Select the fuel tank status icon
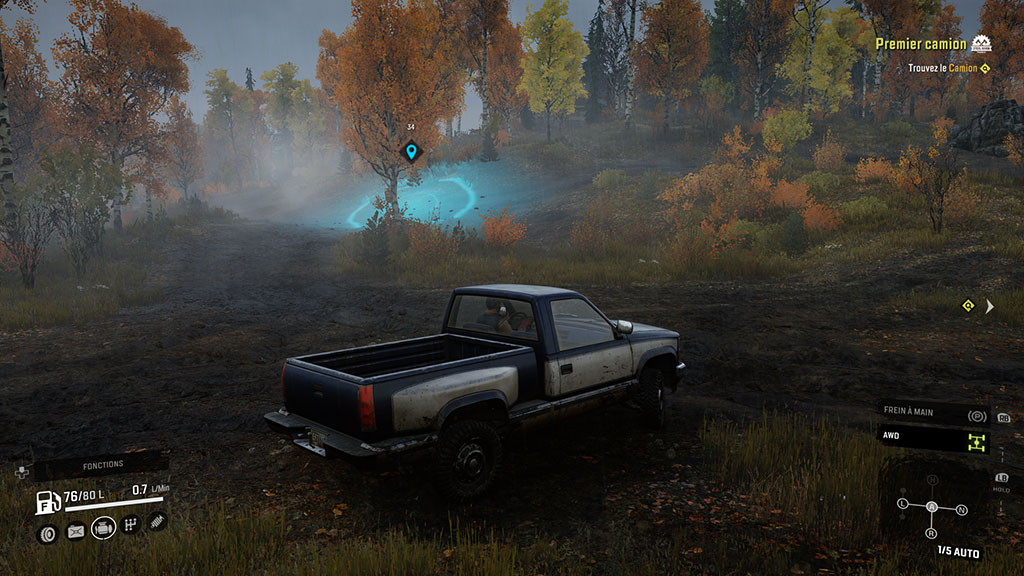 75,532
